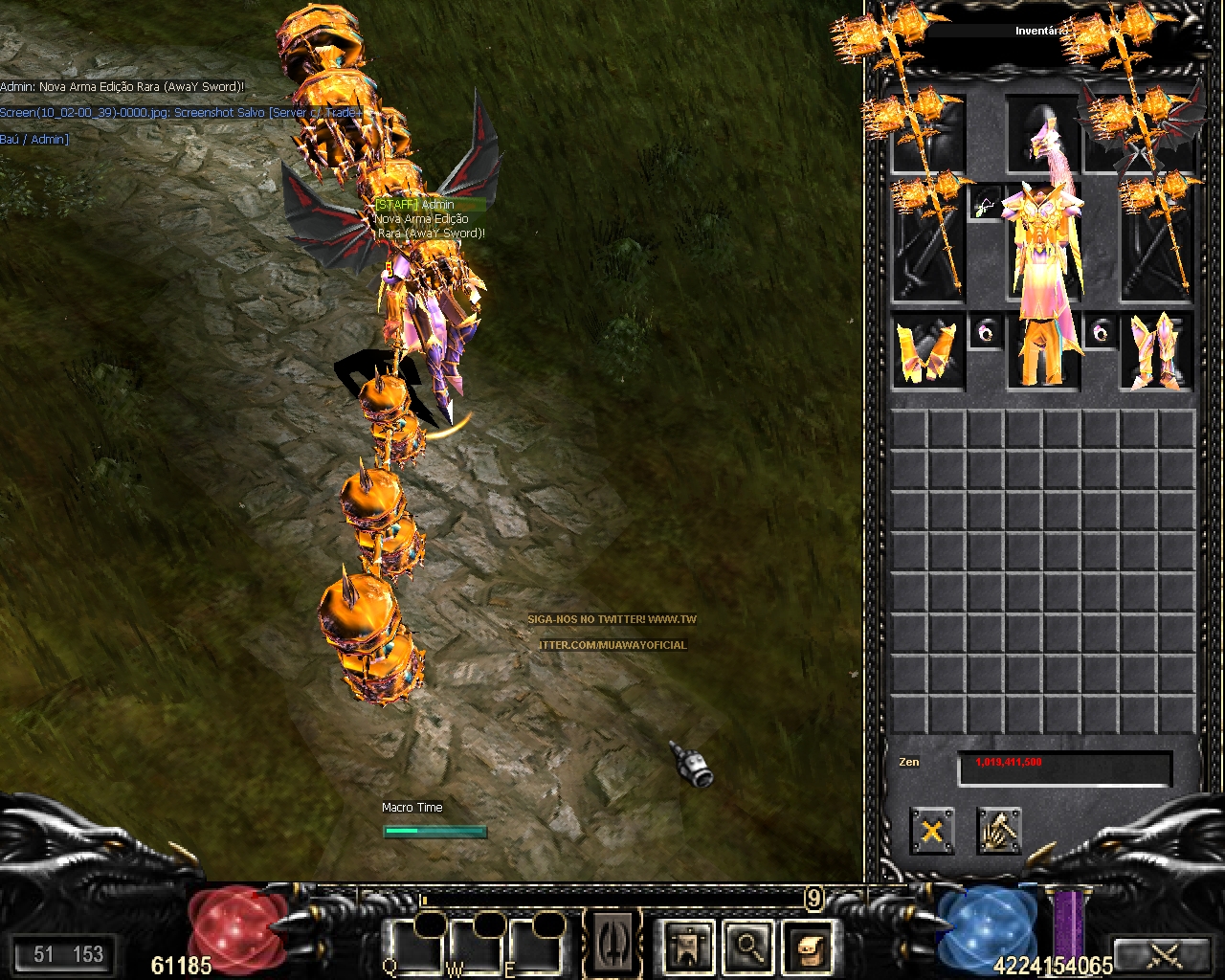Open the active skill selector

[613, 944]
